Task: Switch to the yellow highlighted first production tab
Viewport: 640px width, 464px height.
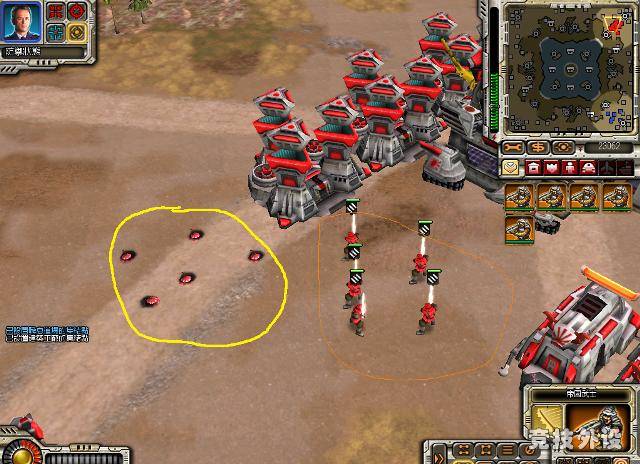Action: [512, 167]
